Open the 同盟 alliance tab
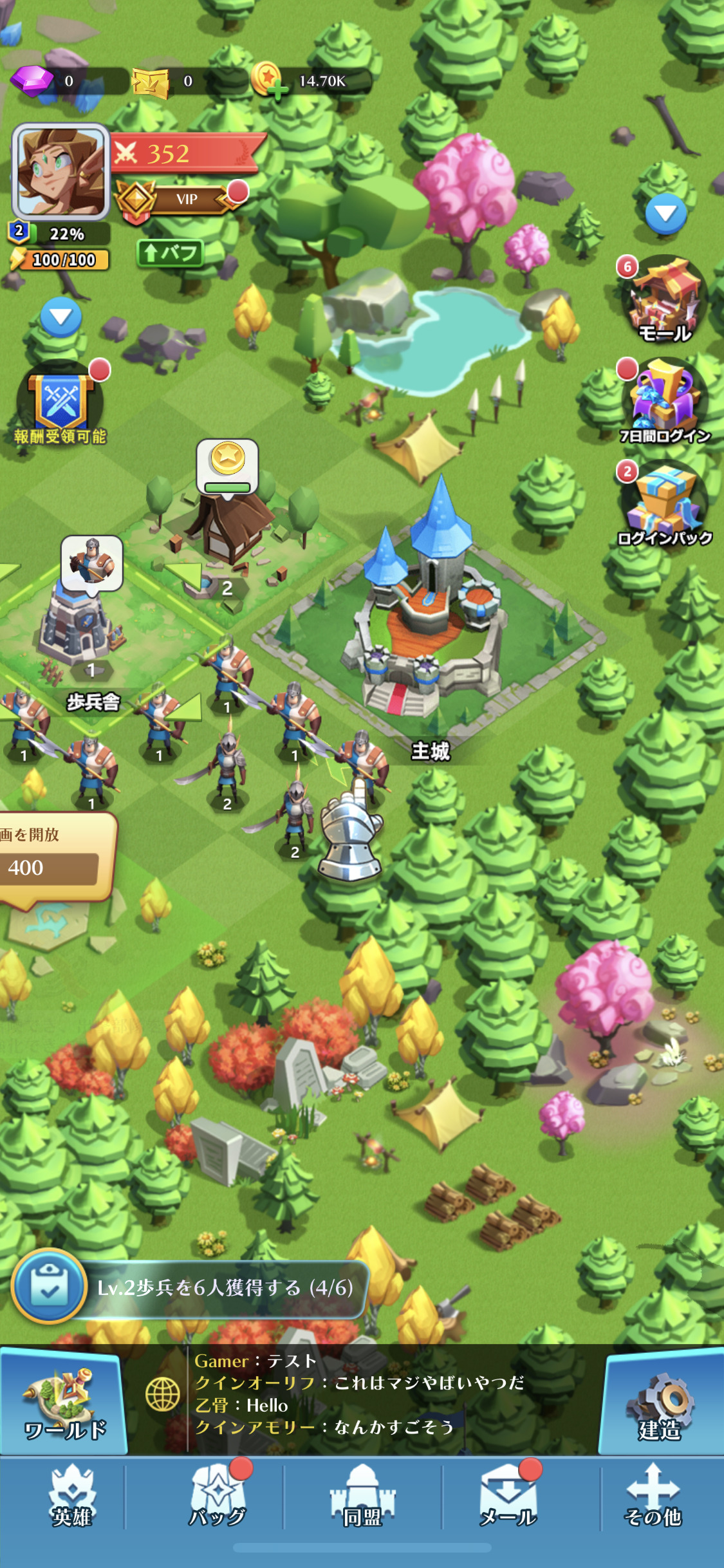The image size is (724, 1568). (x=362, y=1497)
